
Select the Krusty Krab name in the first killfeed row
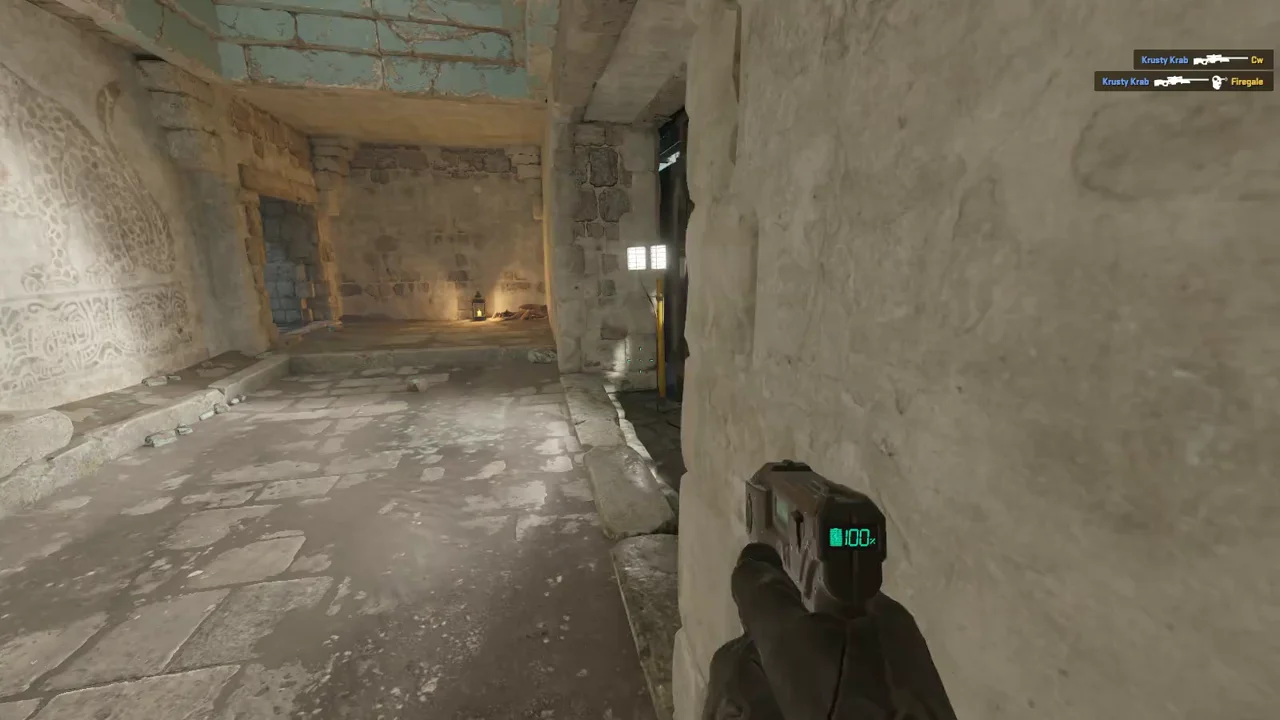pos(1164,60)
